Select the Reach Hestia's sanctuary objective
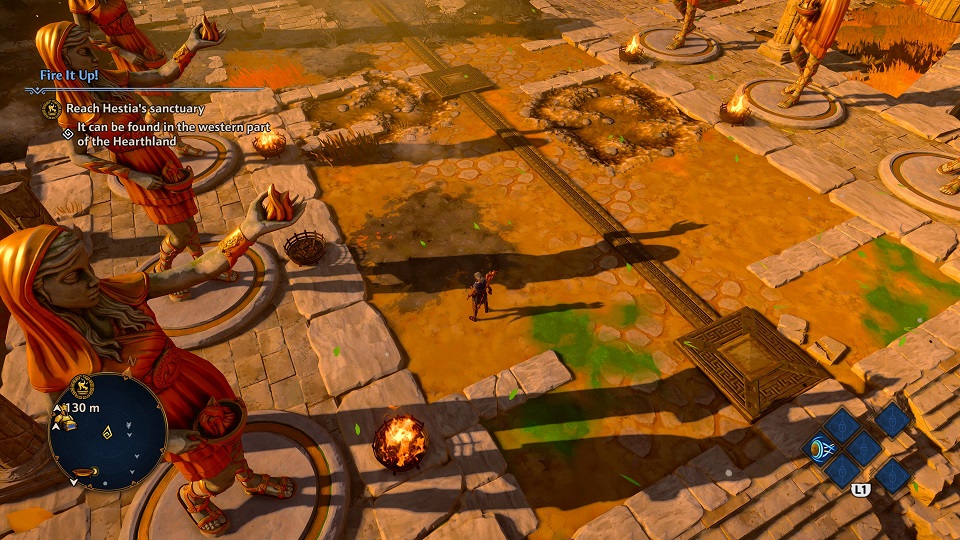 [135, 108]
